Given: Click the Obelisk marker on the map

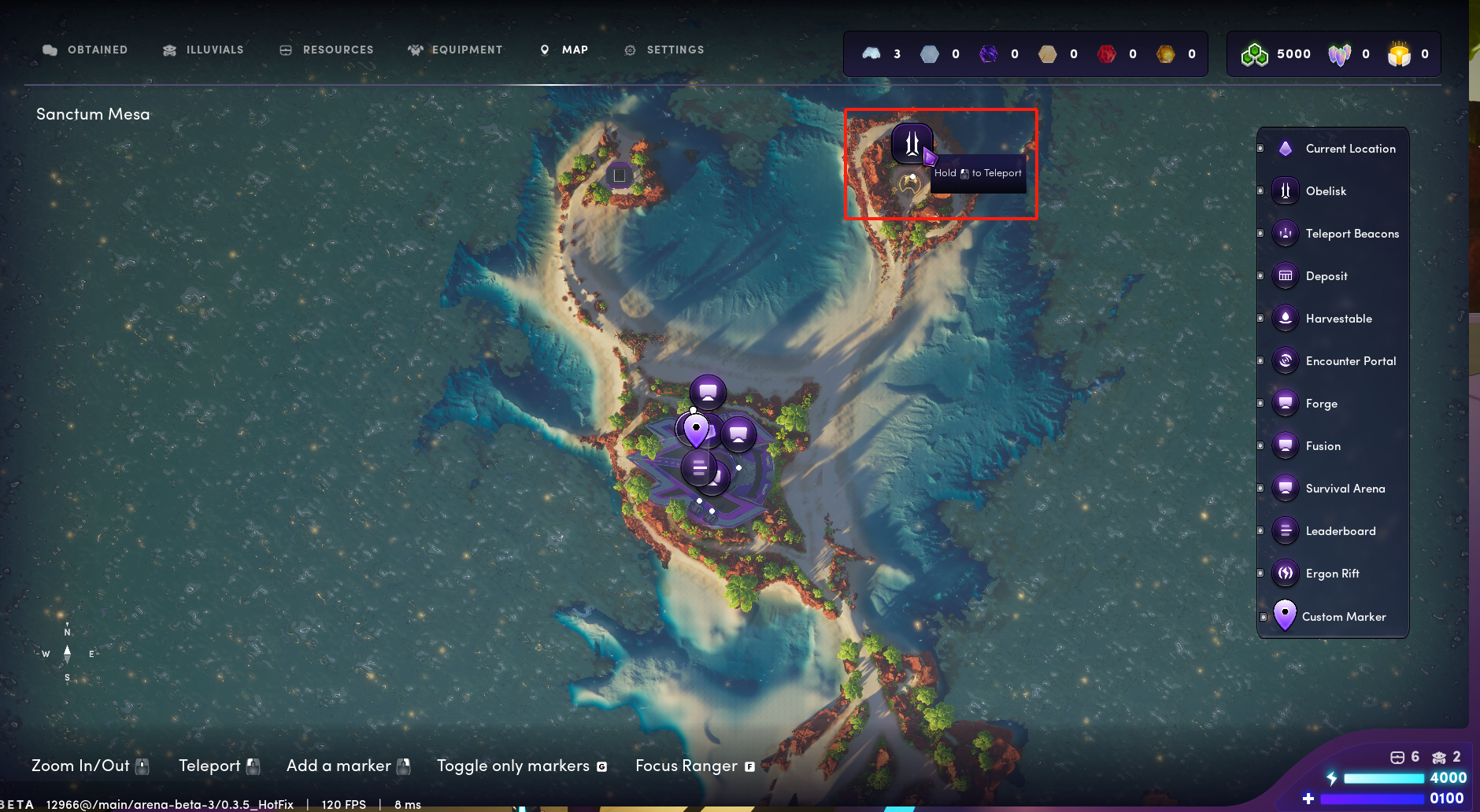Looking at the screenshot, I should tap(912, 143).
